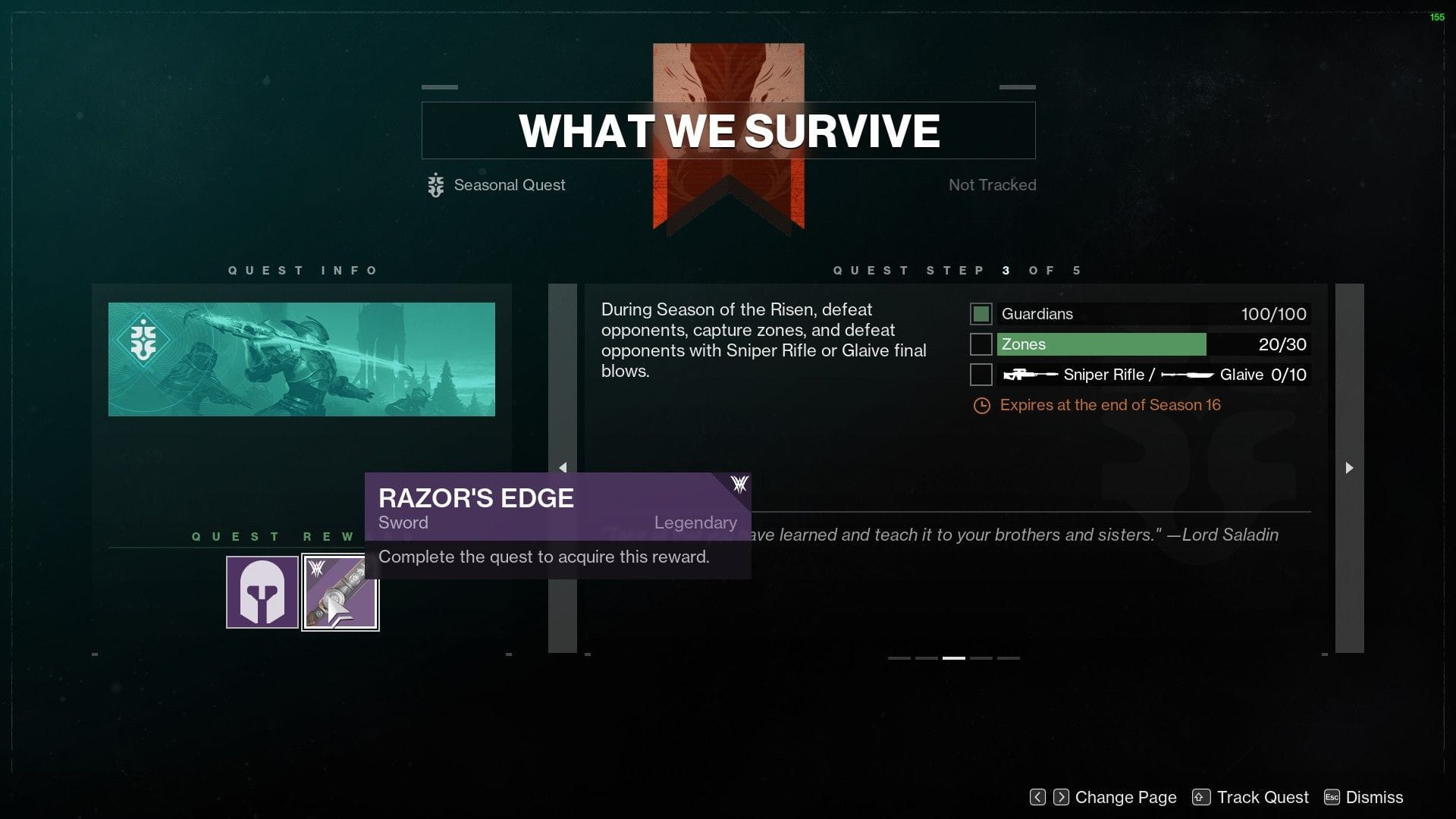Click the Zones progress bar
This screenshot has height=819, width=1456.
tap(1100, 344)
